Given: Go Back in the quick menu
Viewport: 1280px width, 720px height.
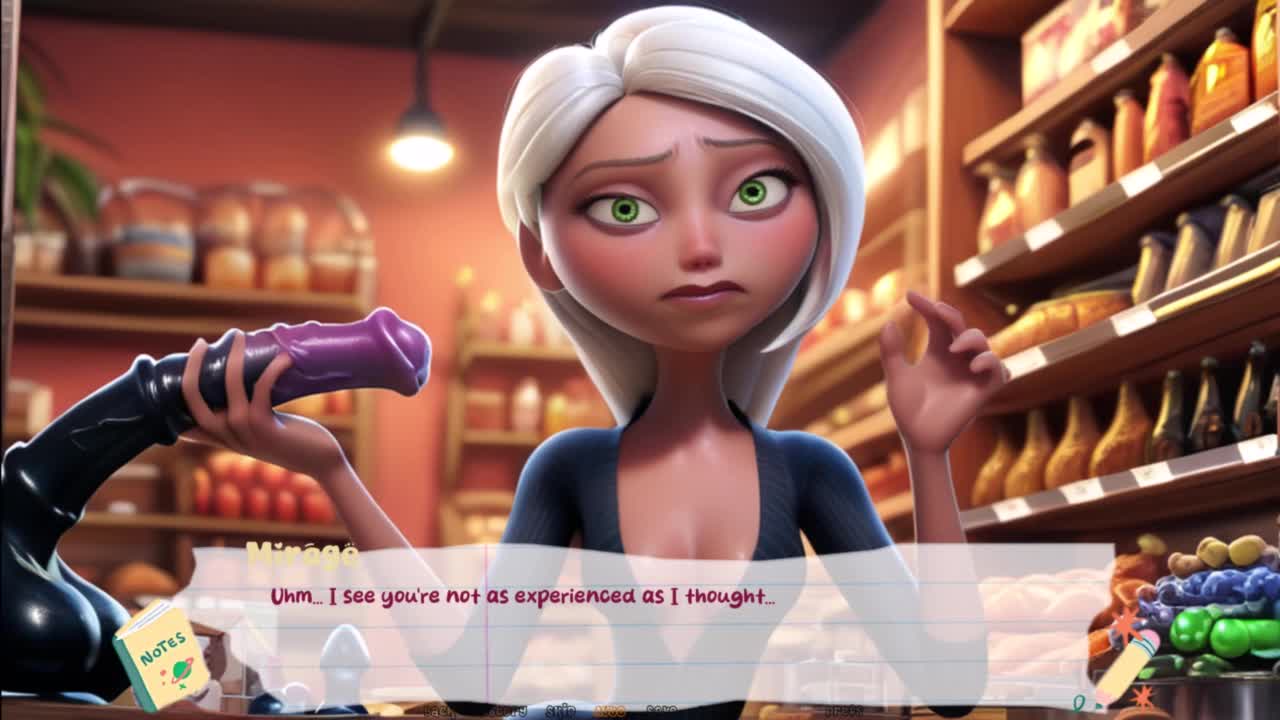Looking at the screenshot, I should coord(436,710).
